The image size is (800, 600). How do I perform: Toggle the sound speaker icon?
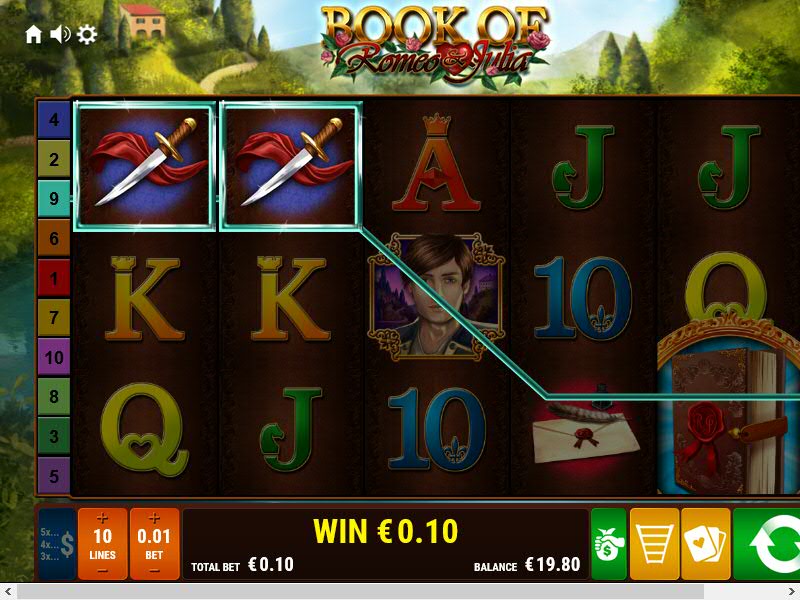[x=60, y=35]
